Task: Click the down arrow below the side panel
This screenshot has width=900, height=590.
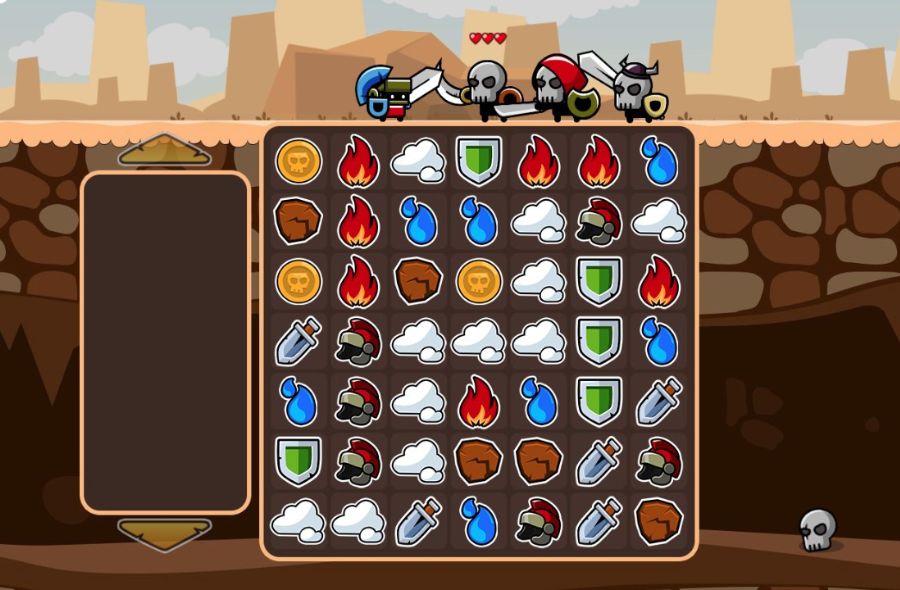Action: pos(164,533)
